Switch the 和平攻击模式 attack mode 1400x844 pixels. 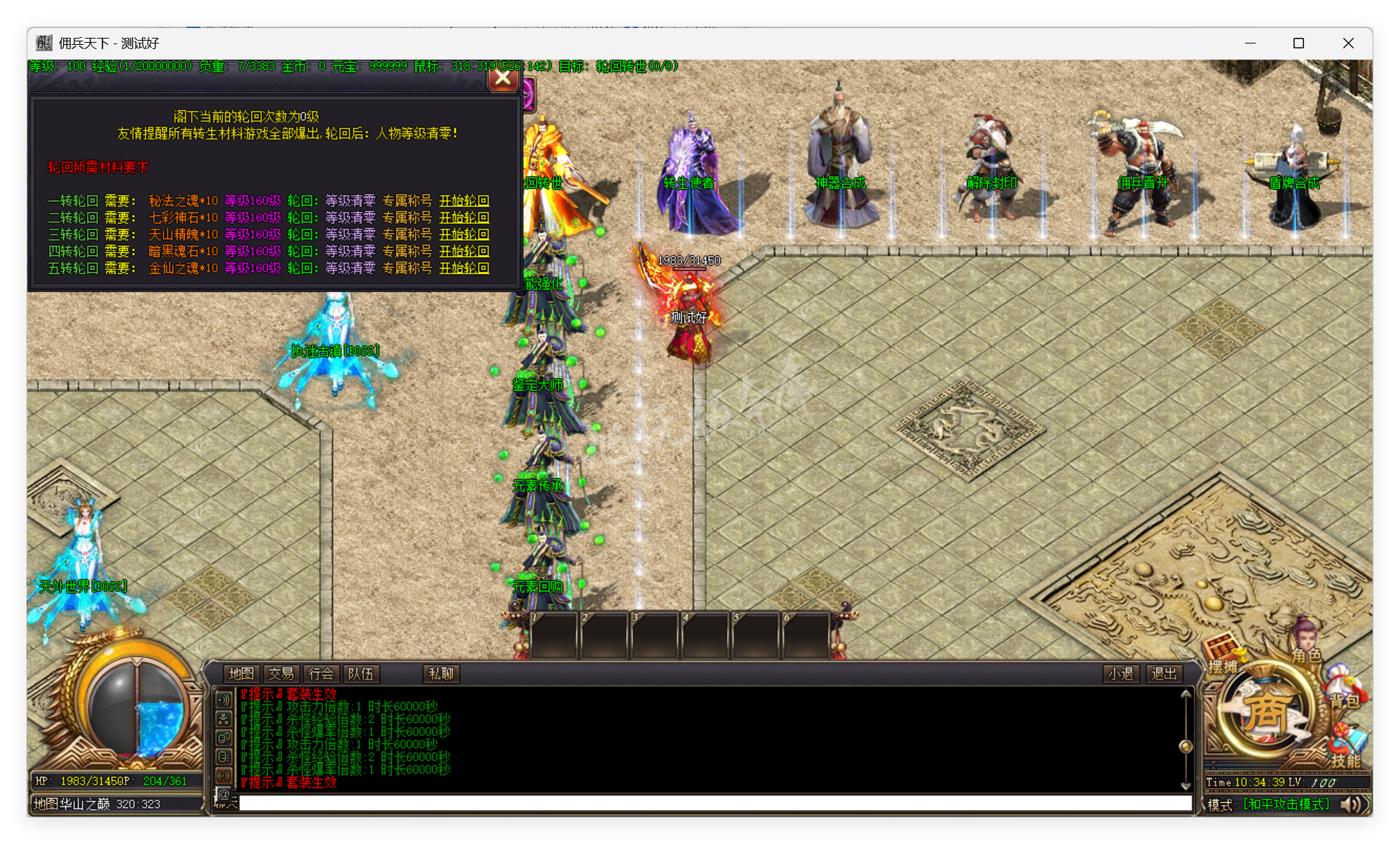(1286, 805)
